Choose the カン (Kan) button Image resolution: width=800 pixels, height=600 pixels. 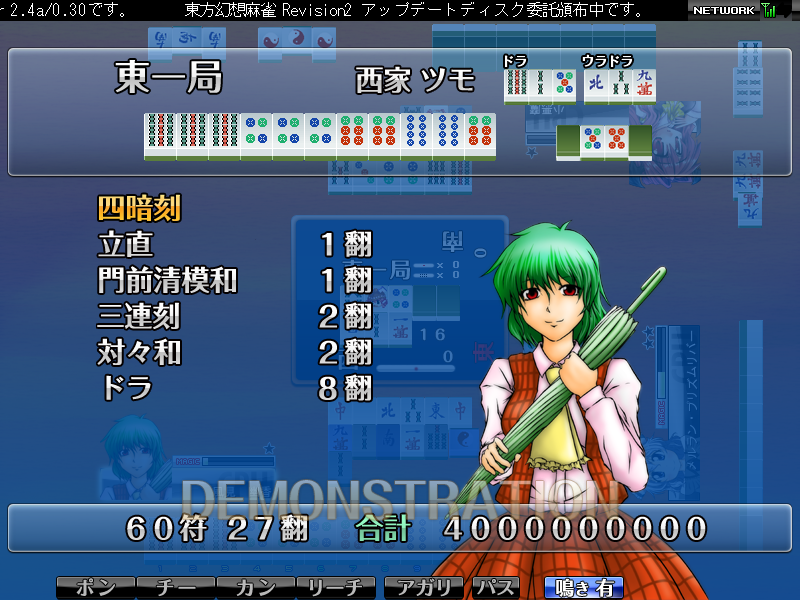(x=255, y=588)
